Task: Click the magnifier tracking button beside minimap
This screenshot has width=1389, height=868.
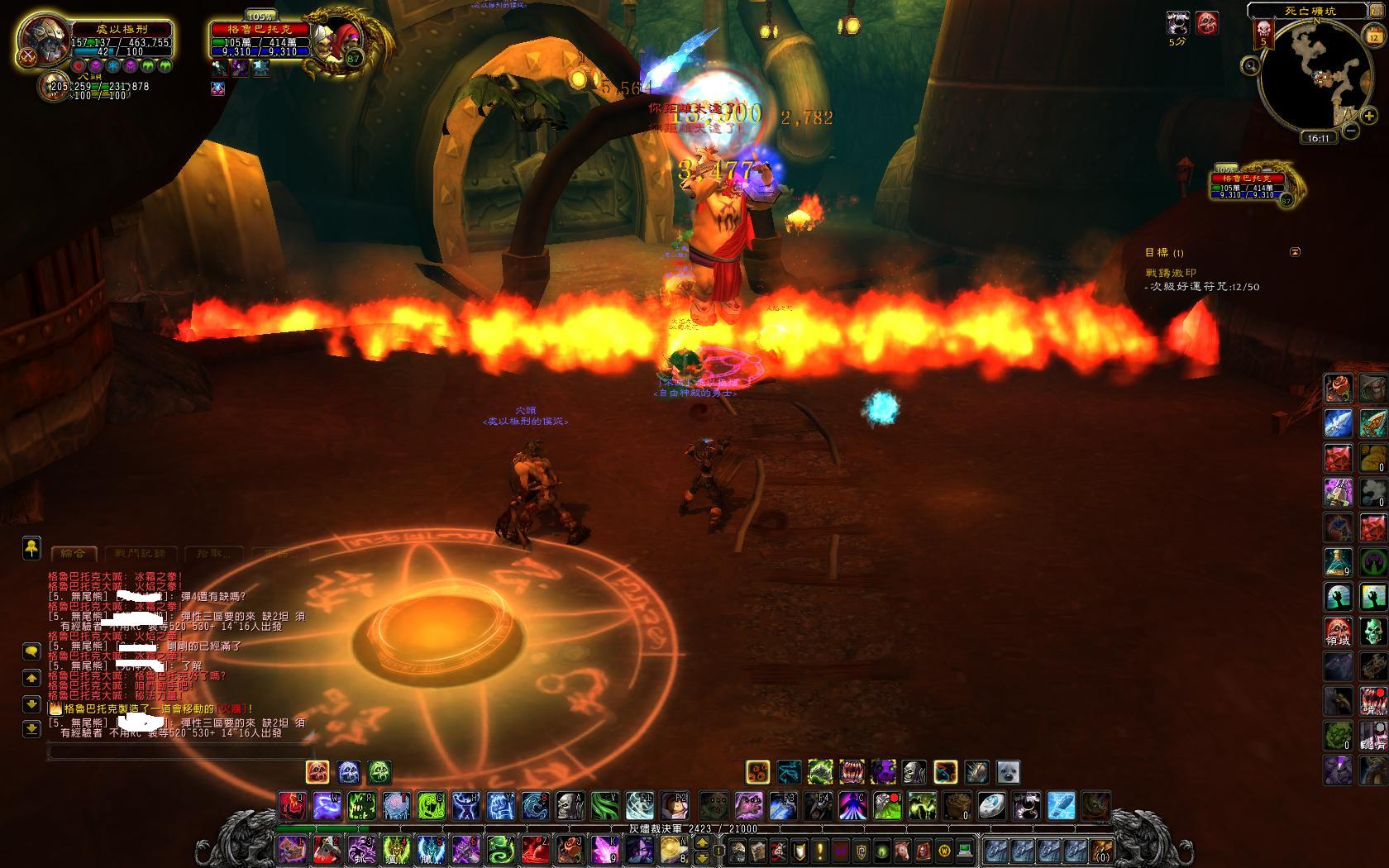Action: pyautogui.click(x=1251, y=65)
